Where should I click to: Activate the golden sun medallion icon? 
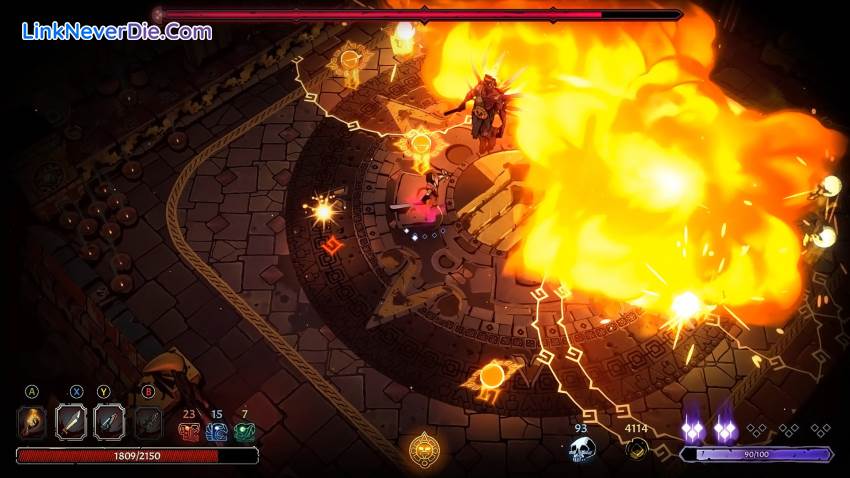click(425, 449)
